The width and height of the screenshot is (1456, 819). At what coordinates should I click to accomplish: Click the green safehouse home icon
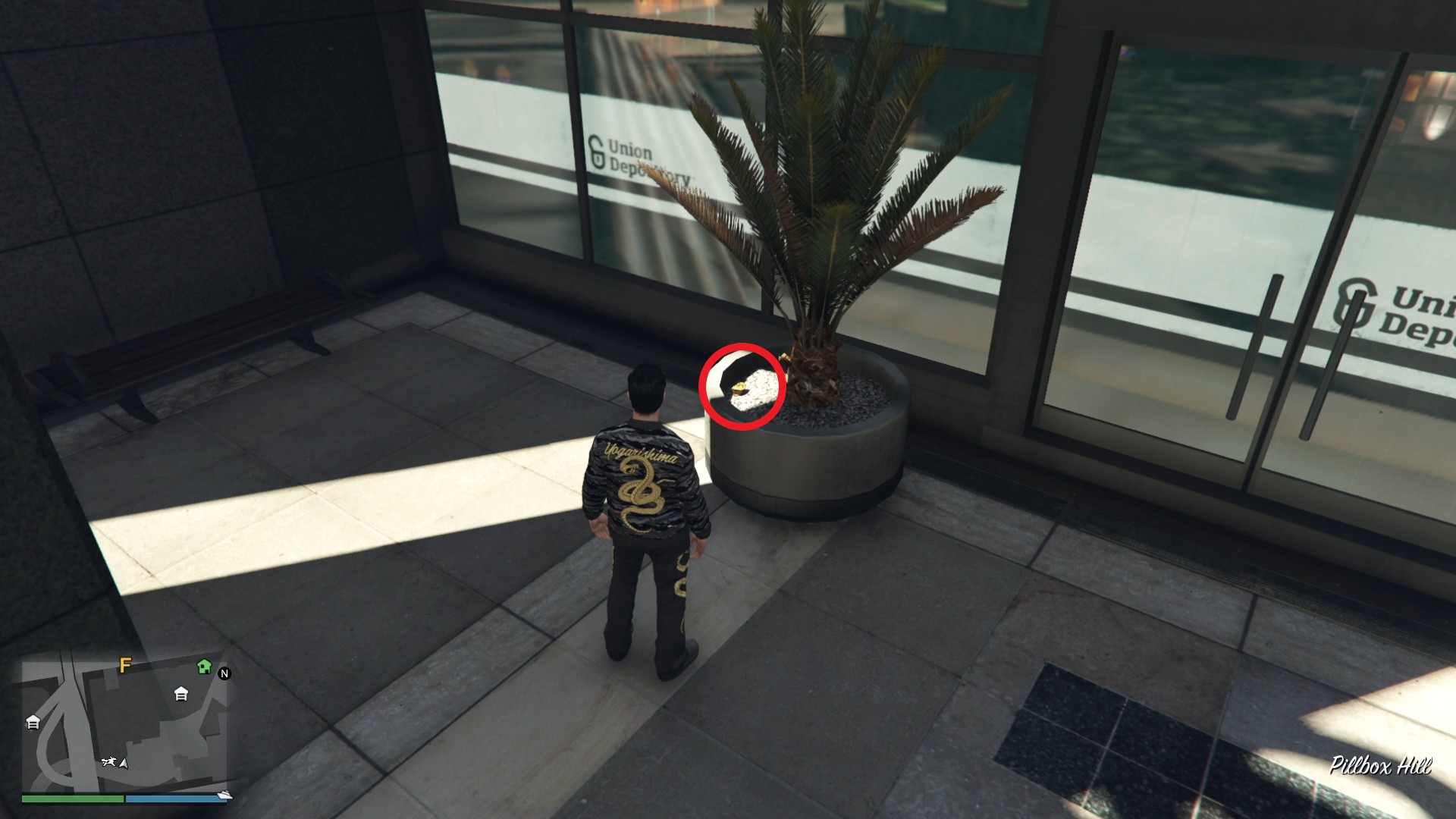point(204,667)
